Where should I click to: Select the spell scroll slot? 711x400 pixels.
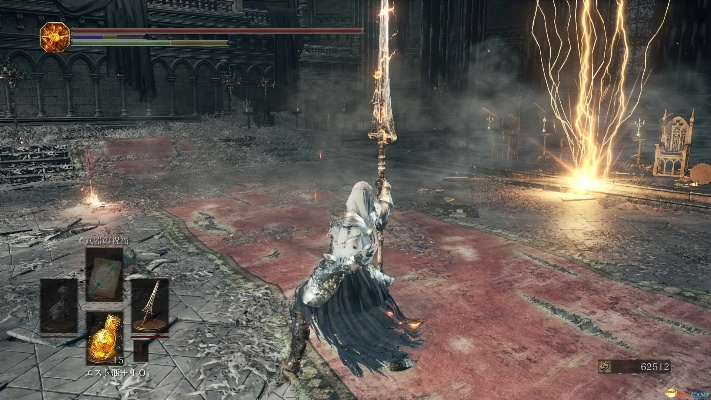(x=104, y=273)
